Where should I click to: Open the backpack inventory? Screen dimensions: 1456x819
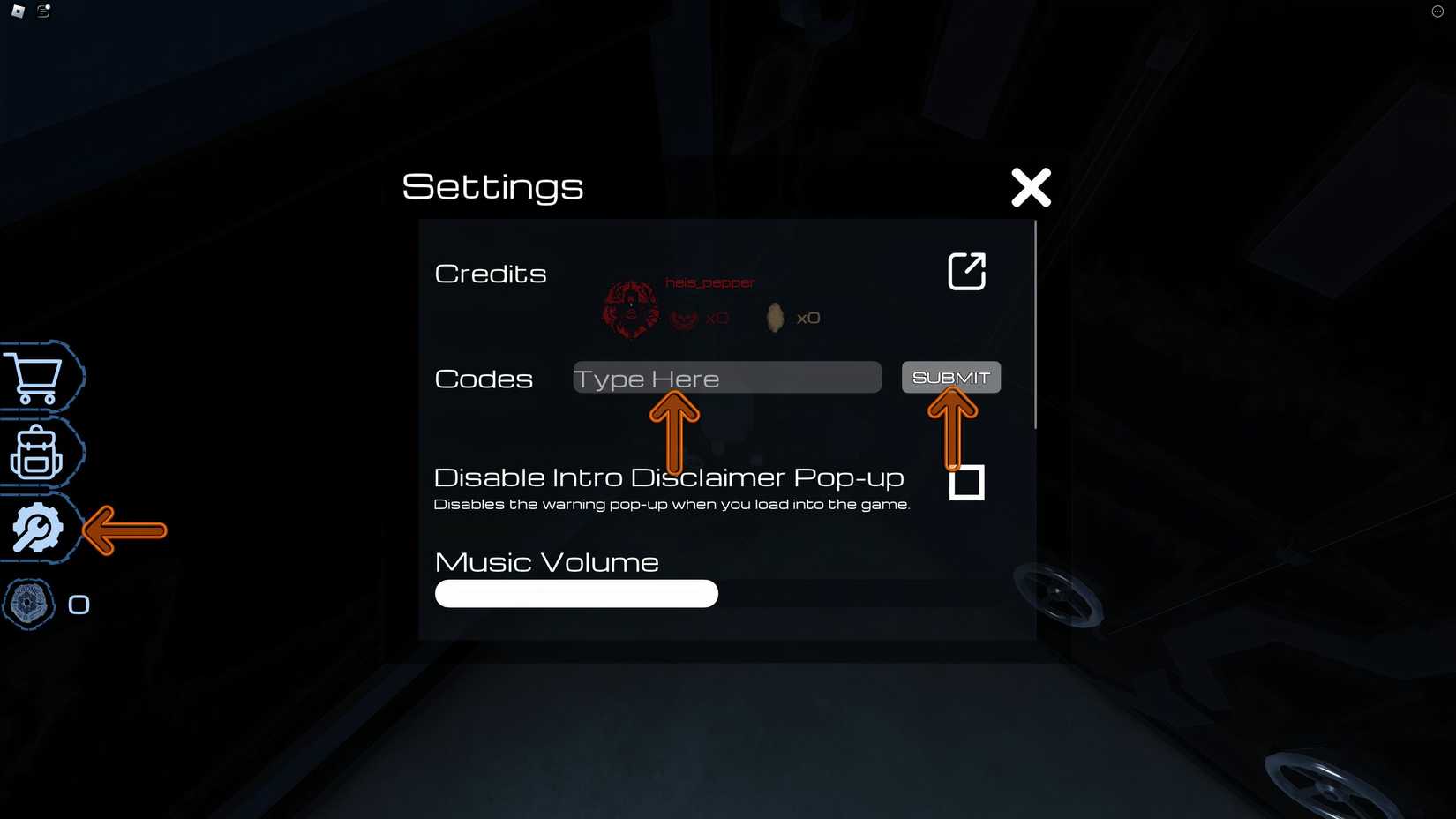pos(37,453)
